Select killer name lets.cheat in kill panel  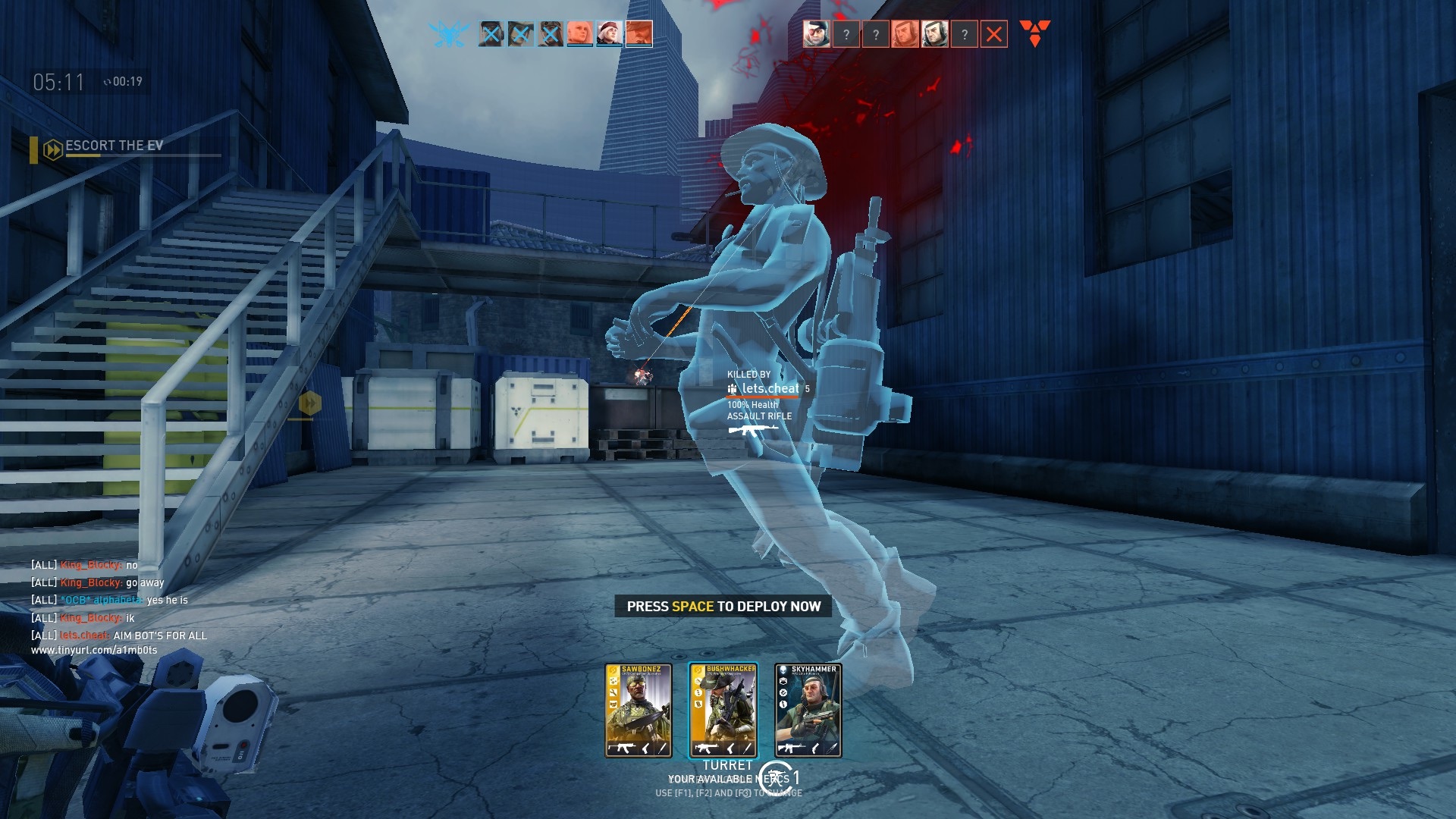pos(770,388)
